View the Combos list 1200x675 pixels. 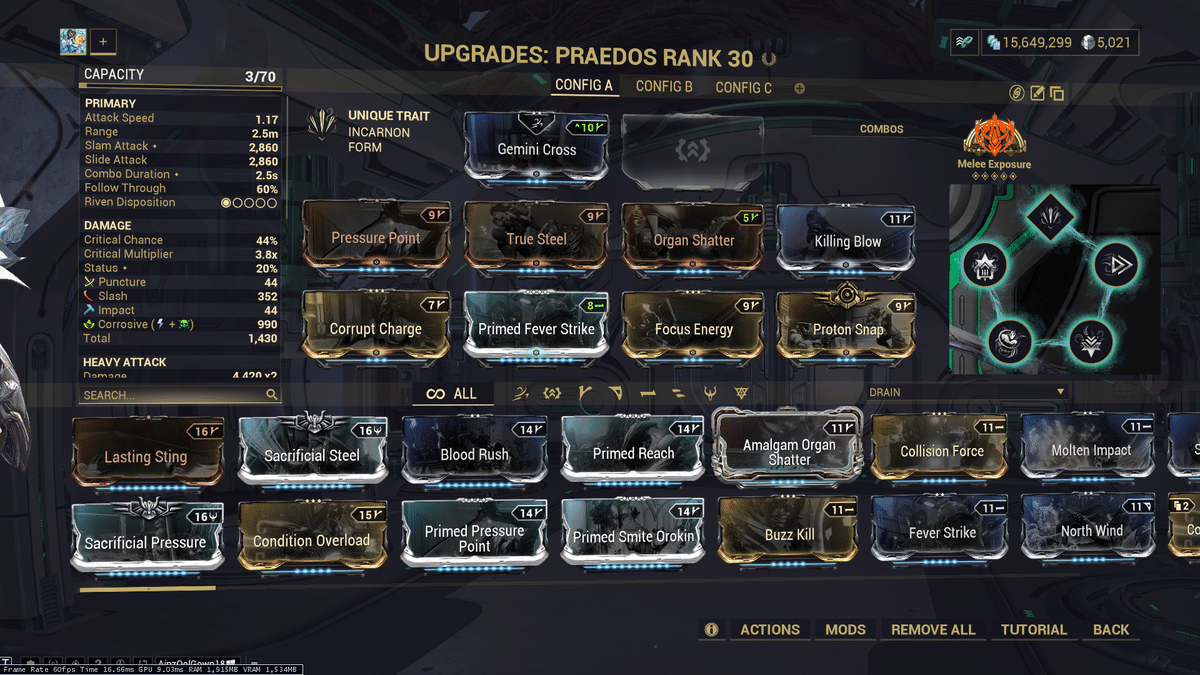[881, 129]
